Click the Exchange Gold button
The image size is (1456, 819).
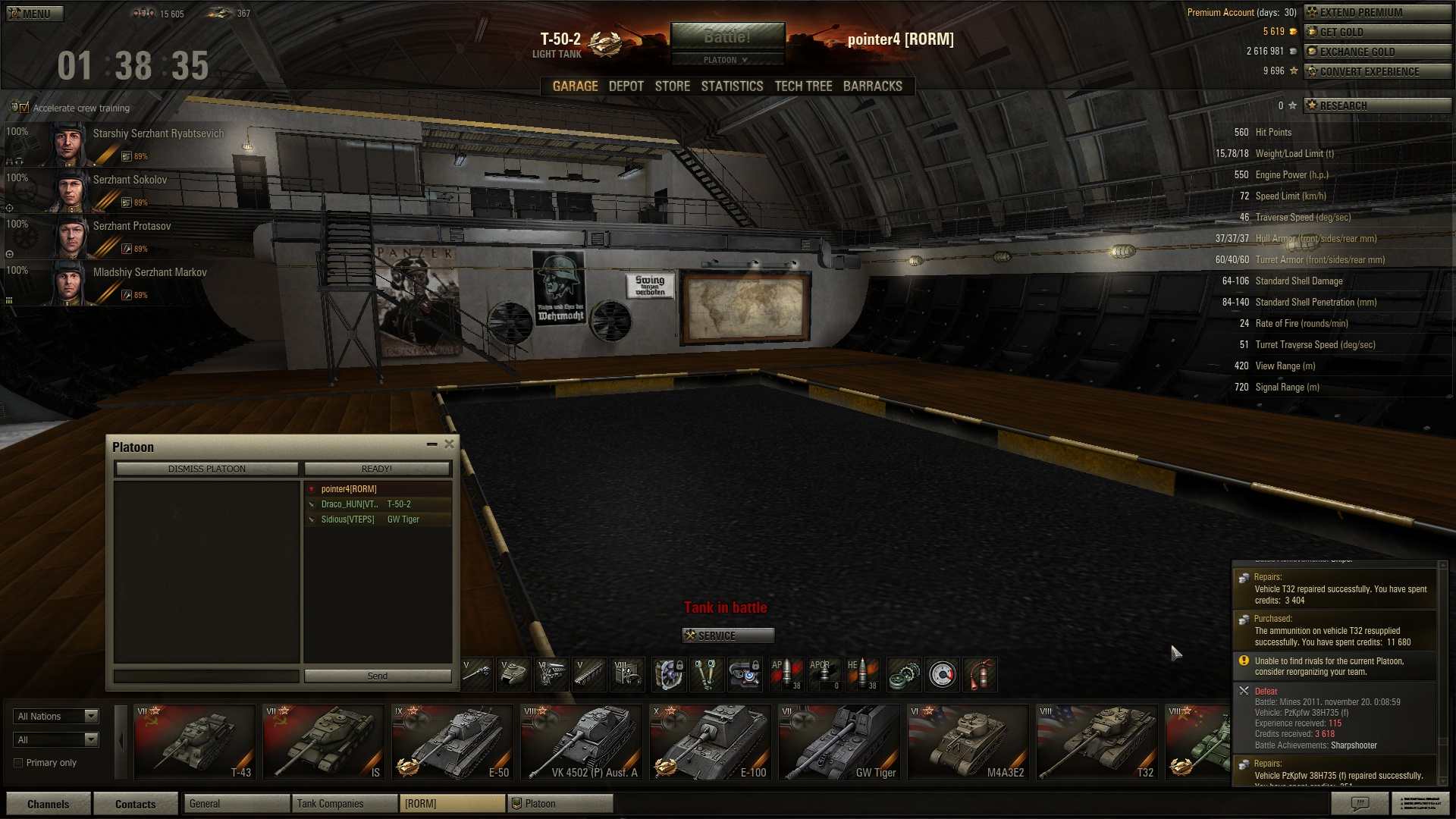tap(1376, 52)
